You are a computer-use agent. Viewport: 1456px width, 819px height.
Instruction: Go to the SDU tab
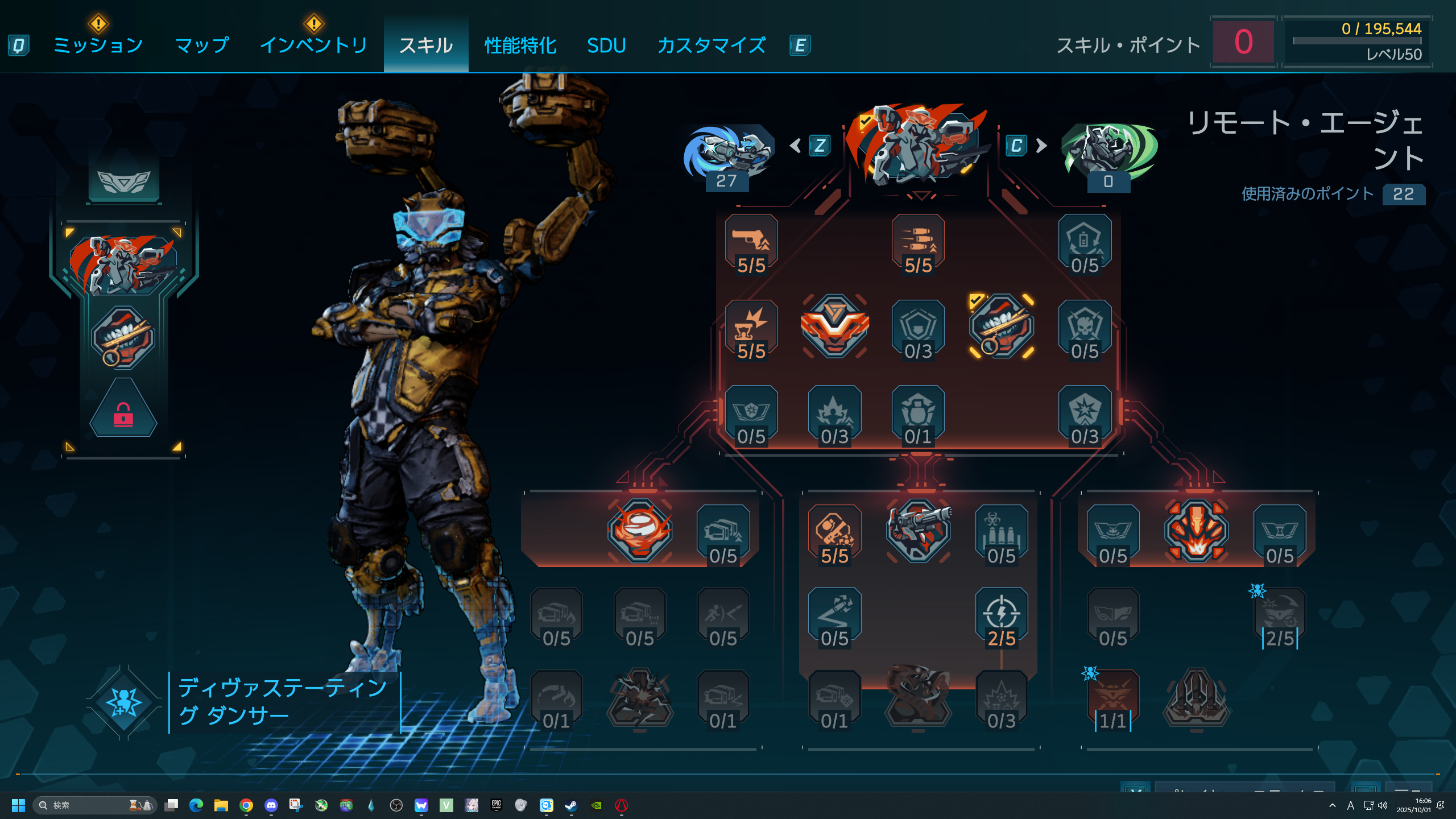pyautogui.click(x=606, y=45)
